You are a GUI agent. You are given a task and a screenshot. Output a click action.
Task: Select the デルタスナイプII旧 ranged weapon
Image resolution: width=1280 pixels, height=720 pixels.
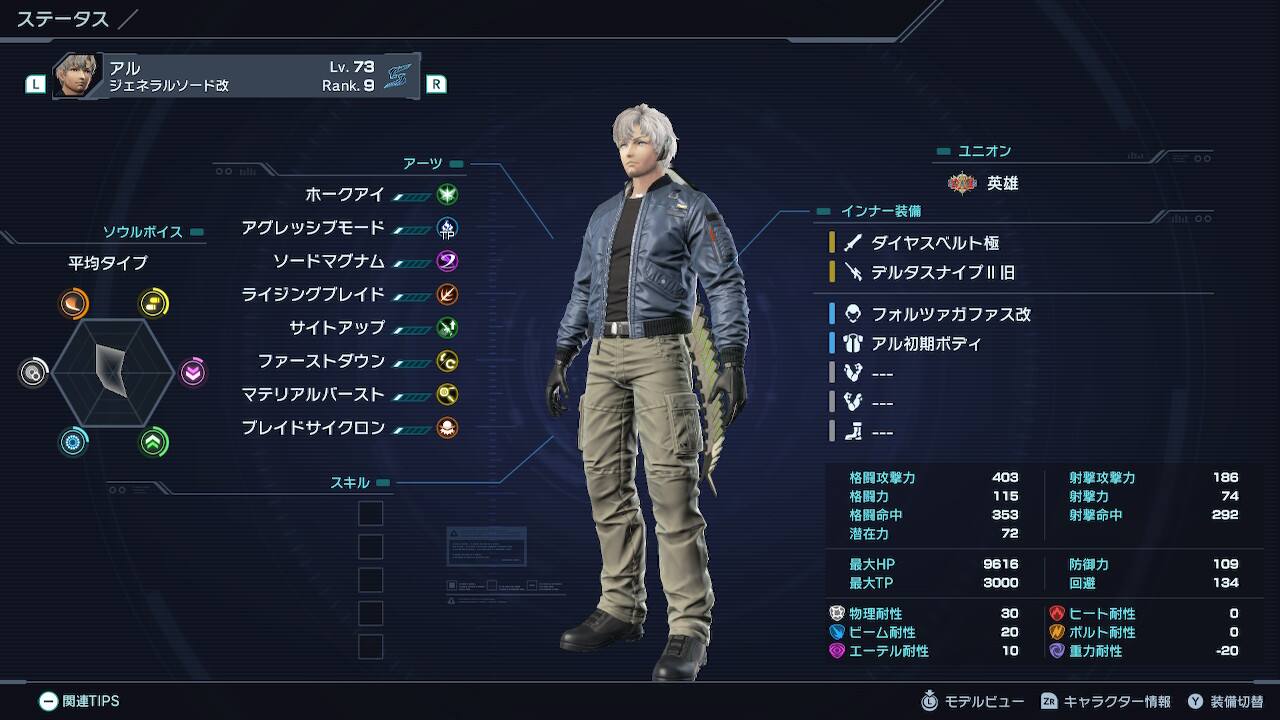click(x=942, y=271)
